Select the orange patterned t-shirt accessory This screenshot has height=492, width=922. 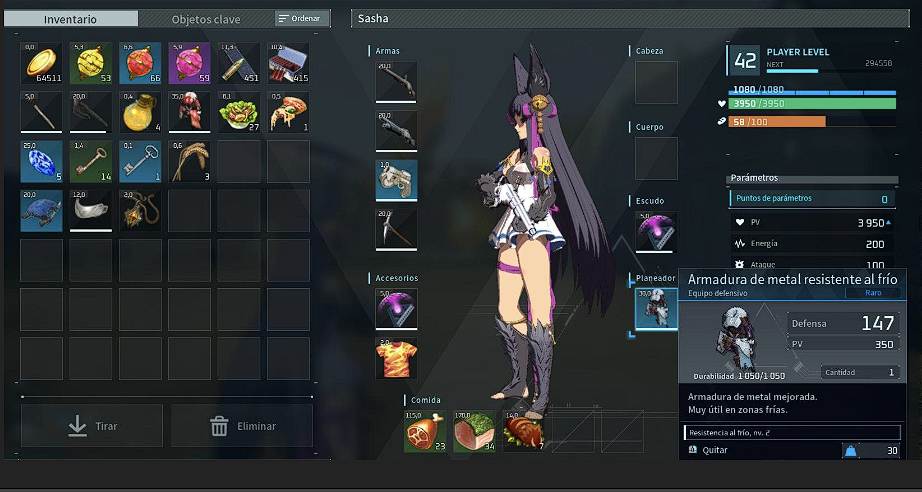pyautogui.click(x=396, y=358)
